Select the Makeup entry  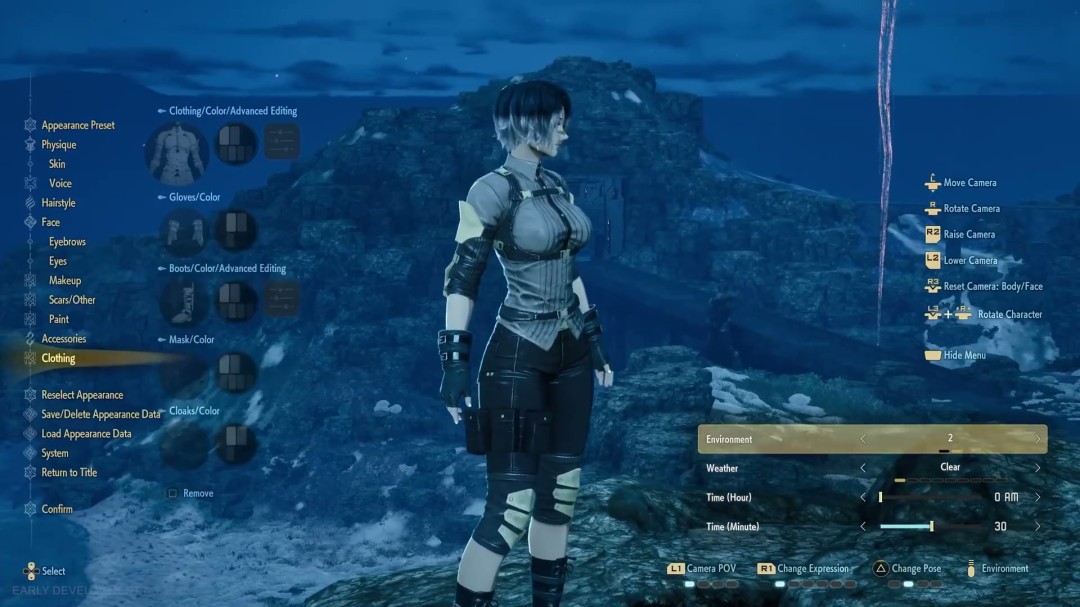click(x=65, y=281)
